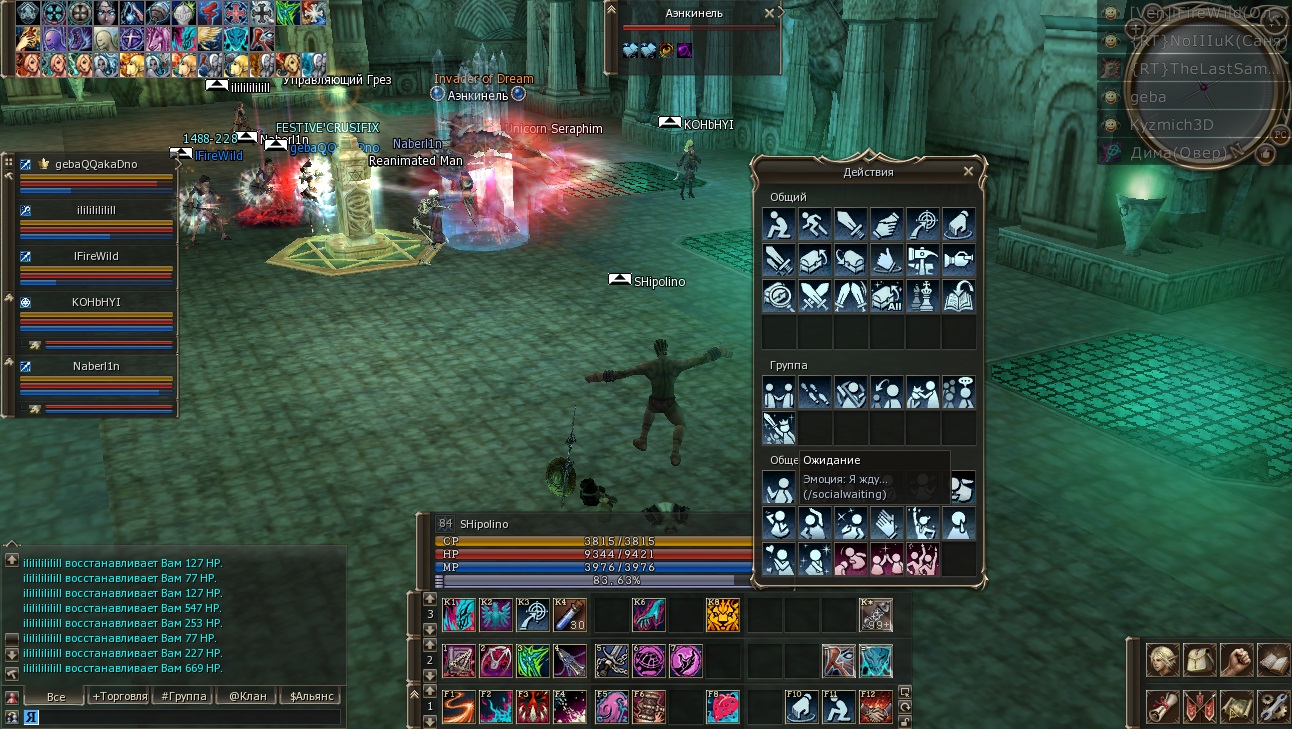Screen dimensions: 1292x729
Task: Show the $Альянс chat tab
Action: 311,696
